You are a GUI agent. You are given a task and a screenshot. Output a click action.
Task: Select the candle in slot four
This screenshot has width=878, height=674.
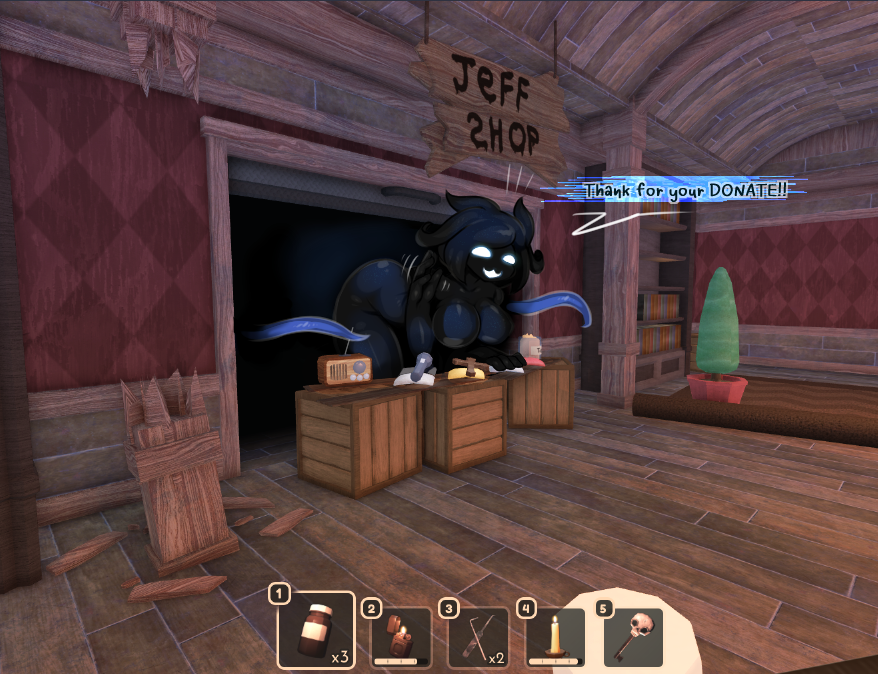pyautogui.click(x=555, y=636)
